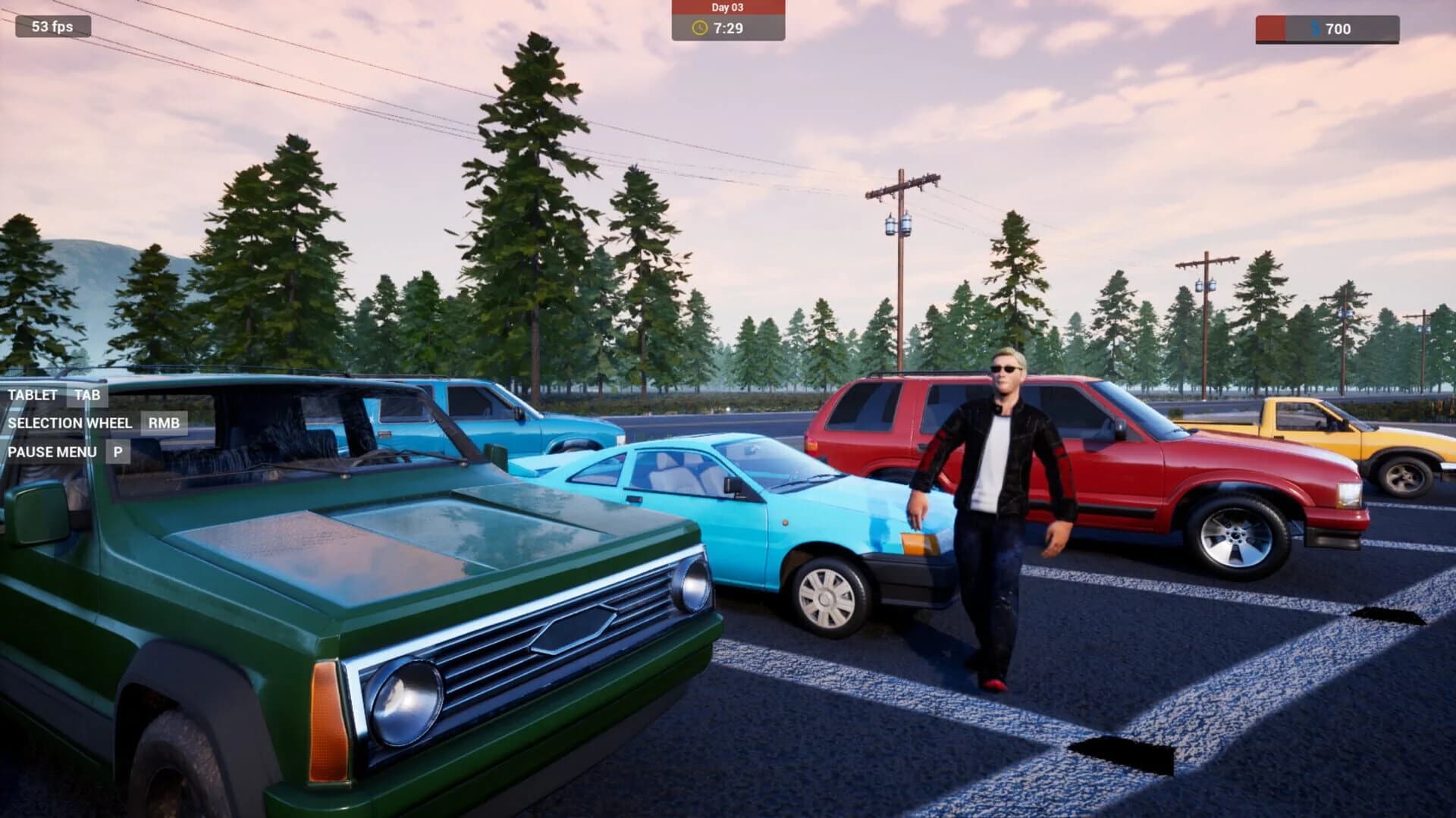Image resolution: width=1456 pixels, height=818 pixels.
Task: Open the pause menu via the PAUSE MENU hint
Action: pos(52,452)
